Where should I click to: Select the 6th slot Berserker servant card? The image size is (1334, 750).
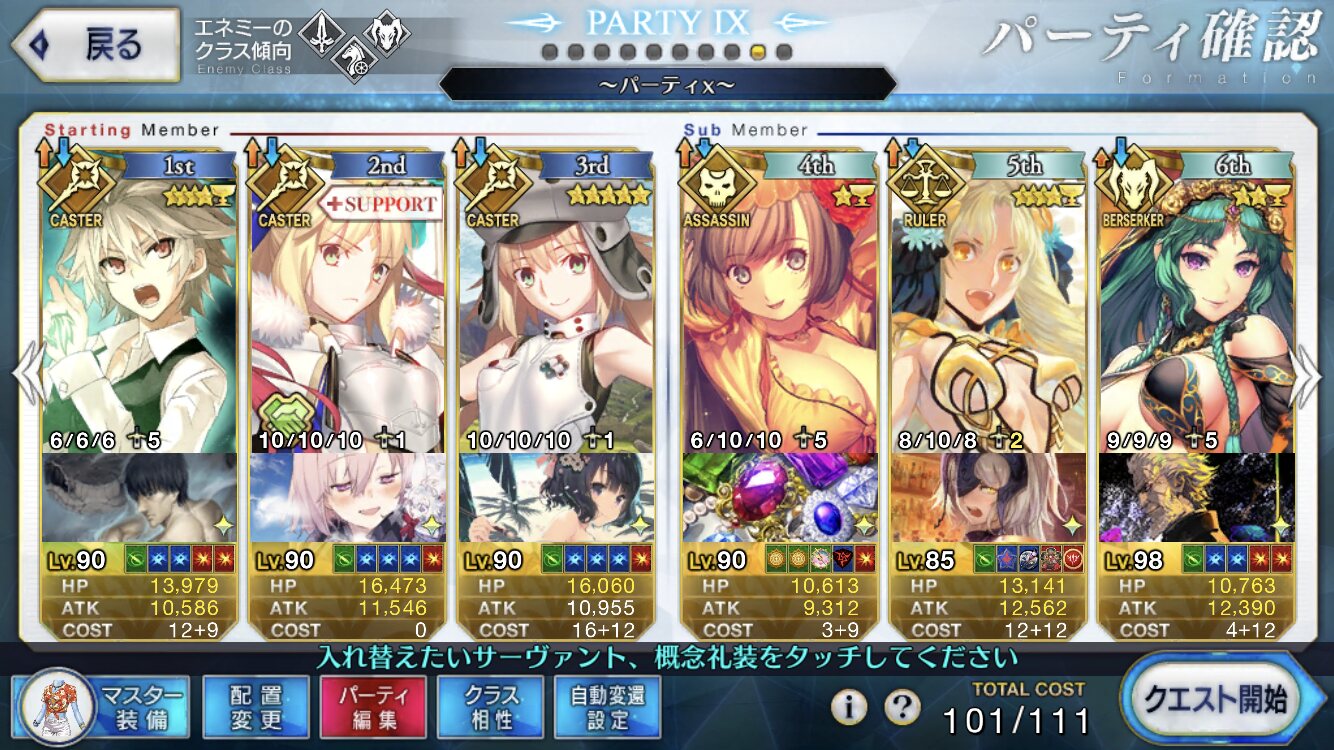click(x=1195, y=310)
